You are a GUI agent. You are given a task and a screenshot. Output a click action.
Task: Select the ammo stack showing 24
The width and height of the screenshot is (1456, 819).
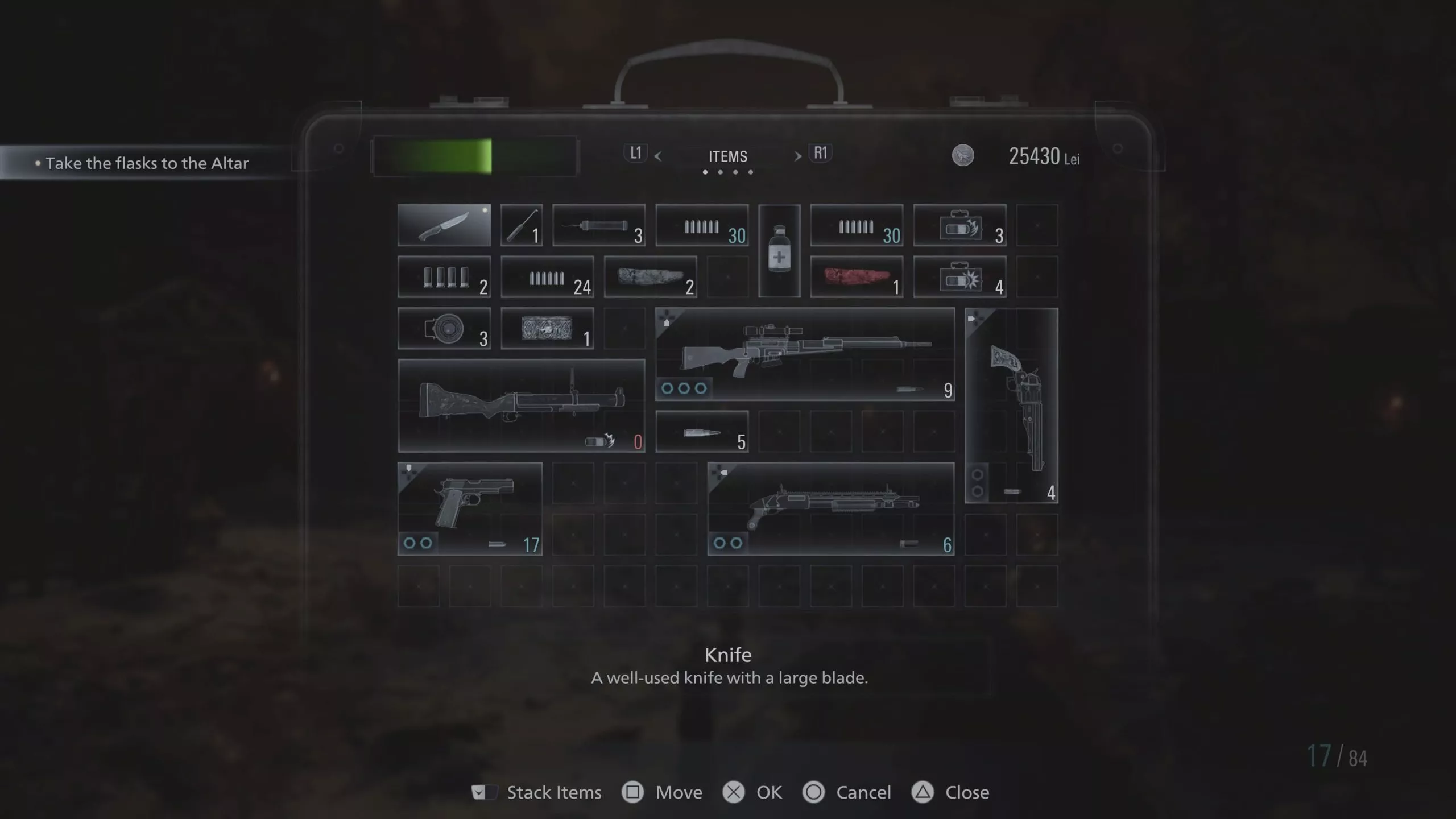tap(547, 277)
